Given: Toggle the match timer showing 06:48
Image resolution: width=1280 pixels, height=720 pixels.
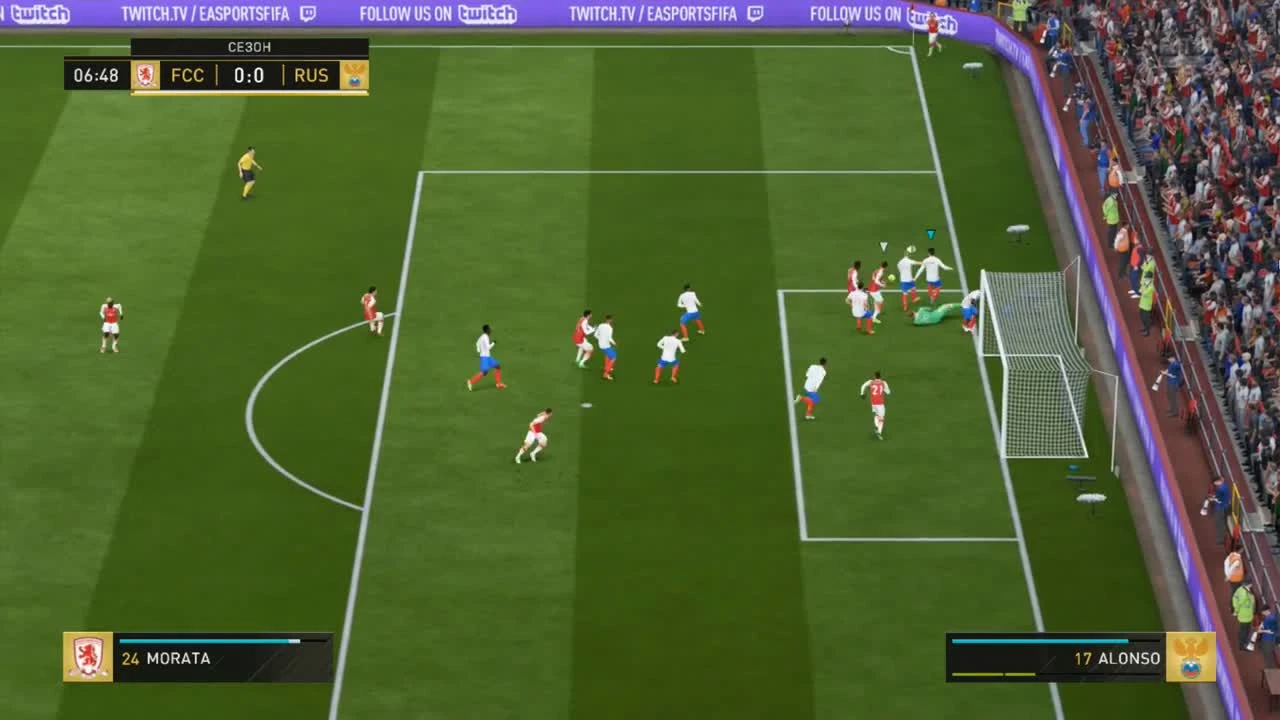Looking at the screenshot, I should point(96,75).
